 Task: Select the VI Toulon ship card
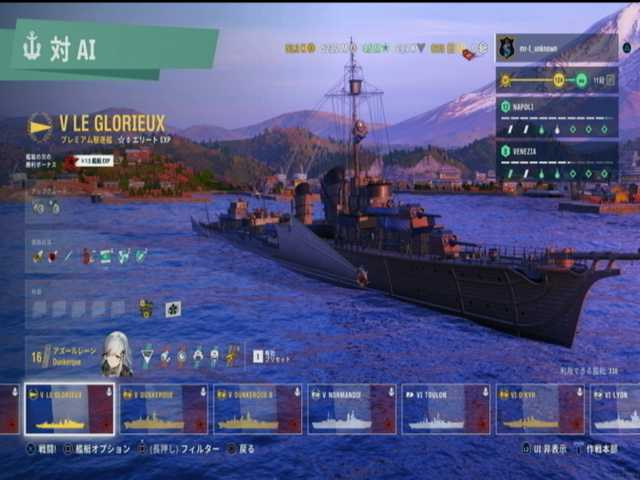(445, 409)
